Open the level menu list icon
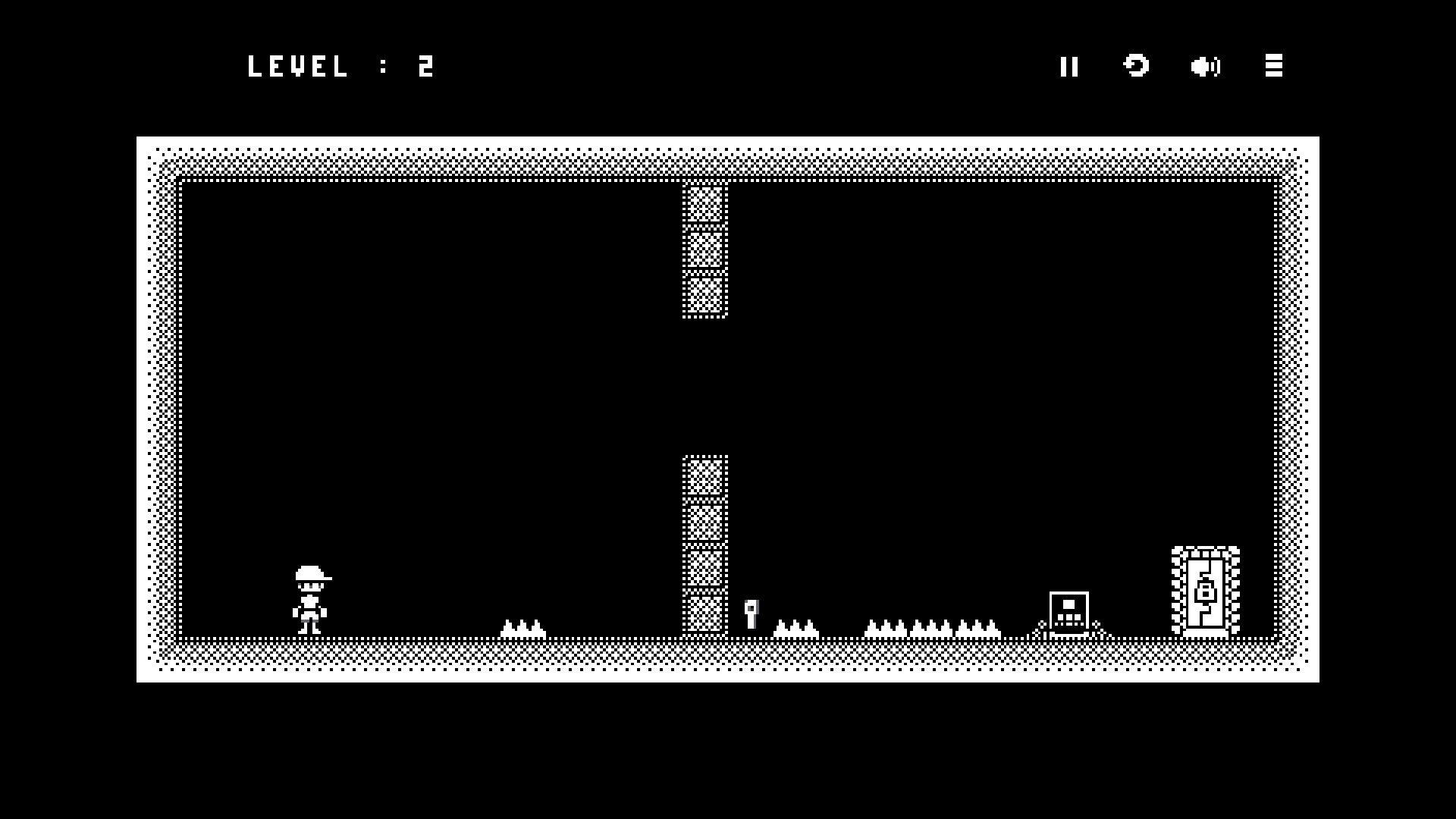 click(x=1274, y=66)
